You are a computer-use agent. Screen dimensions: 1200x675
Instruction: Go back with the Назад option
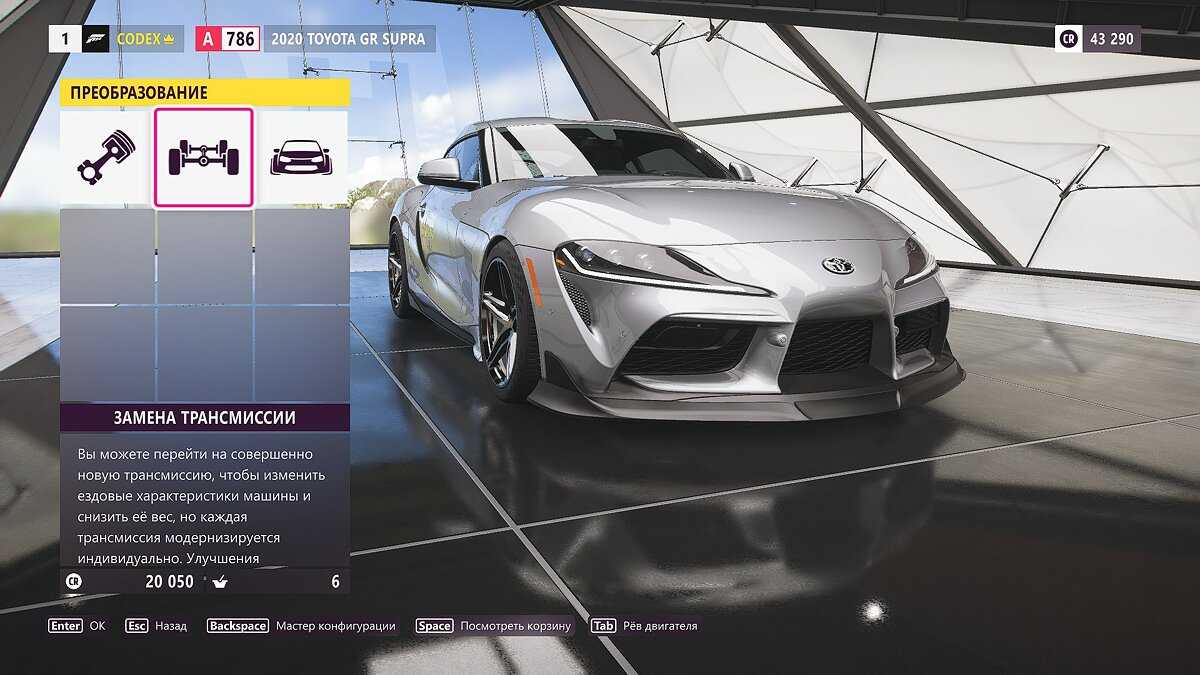157,626
